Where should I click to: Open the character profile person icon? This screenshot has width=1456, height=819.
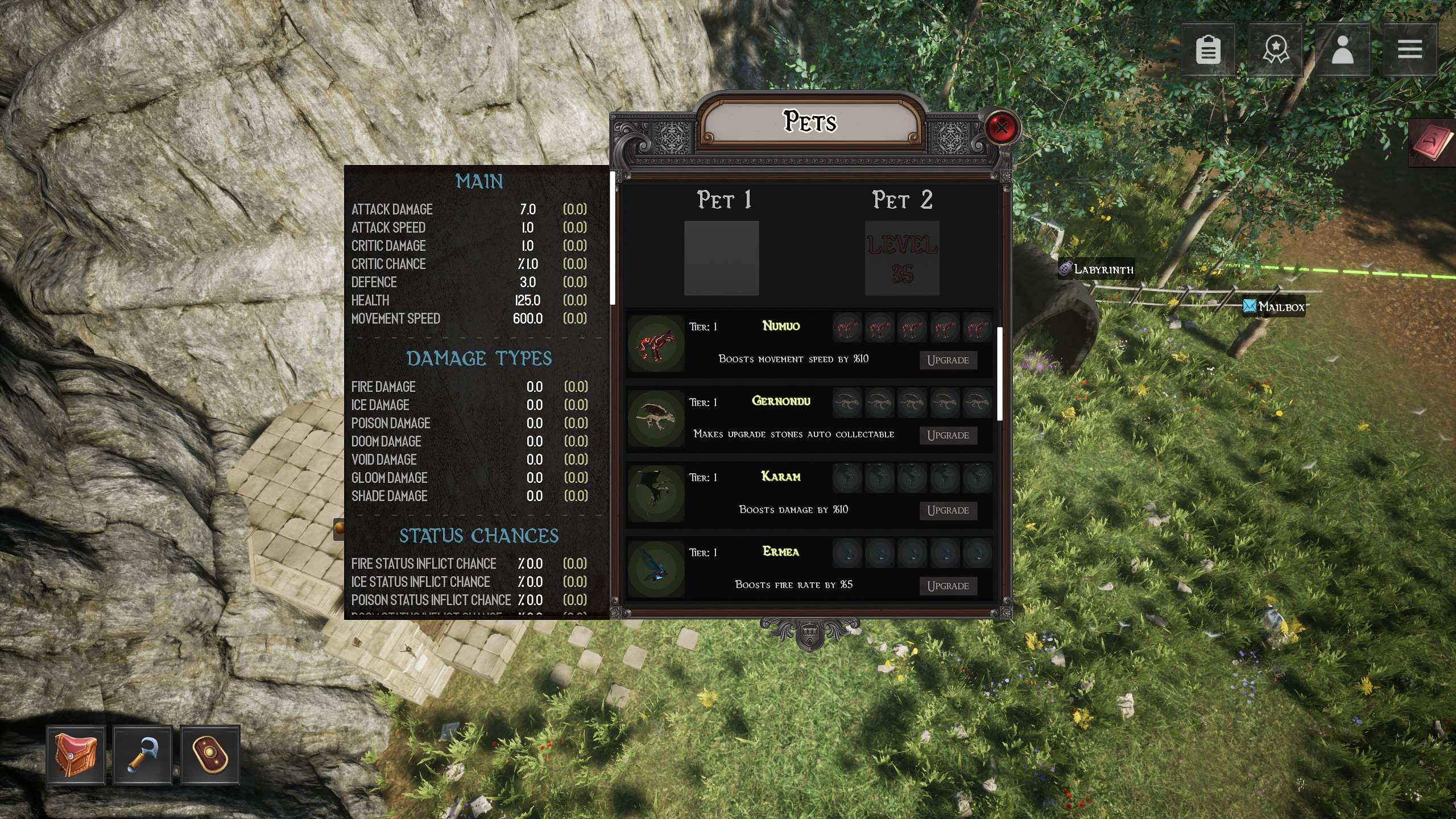point(1343,50)
